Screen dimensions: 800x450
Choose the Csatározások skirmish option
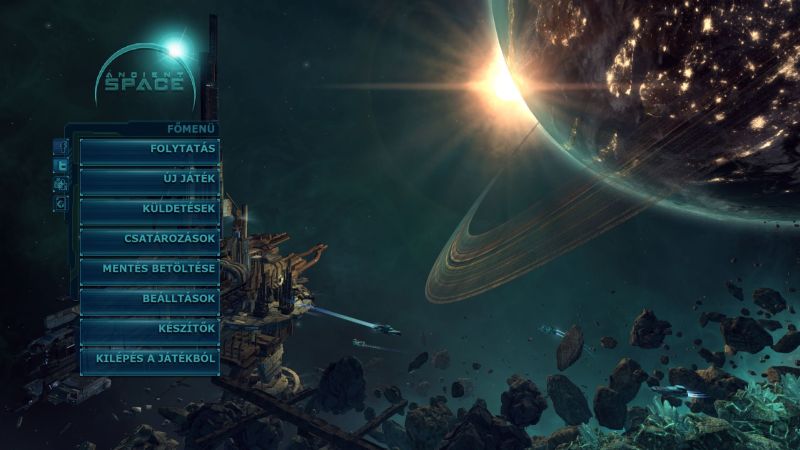149,240
